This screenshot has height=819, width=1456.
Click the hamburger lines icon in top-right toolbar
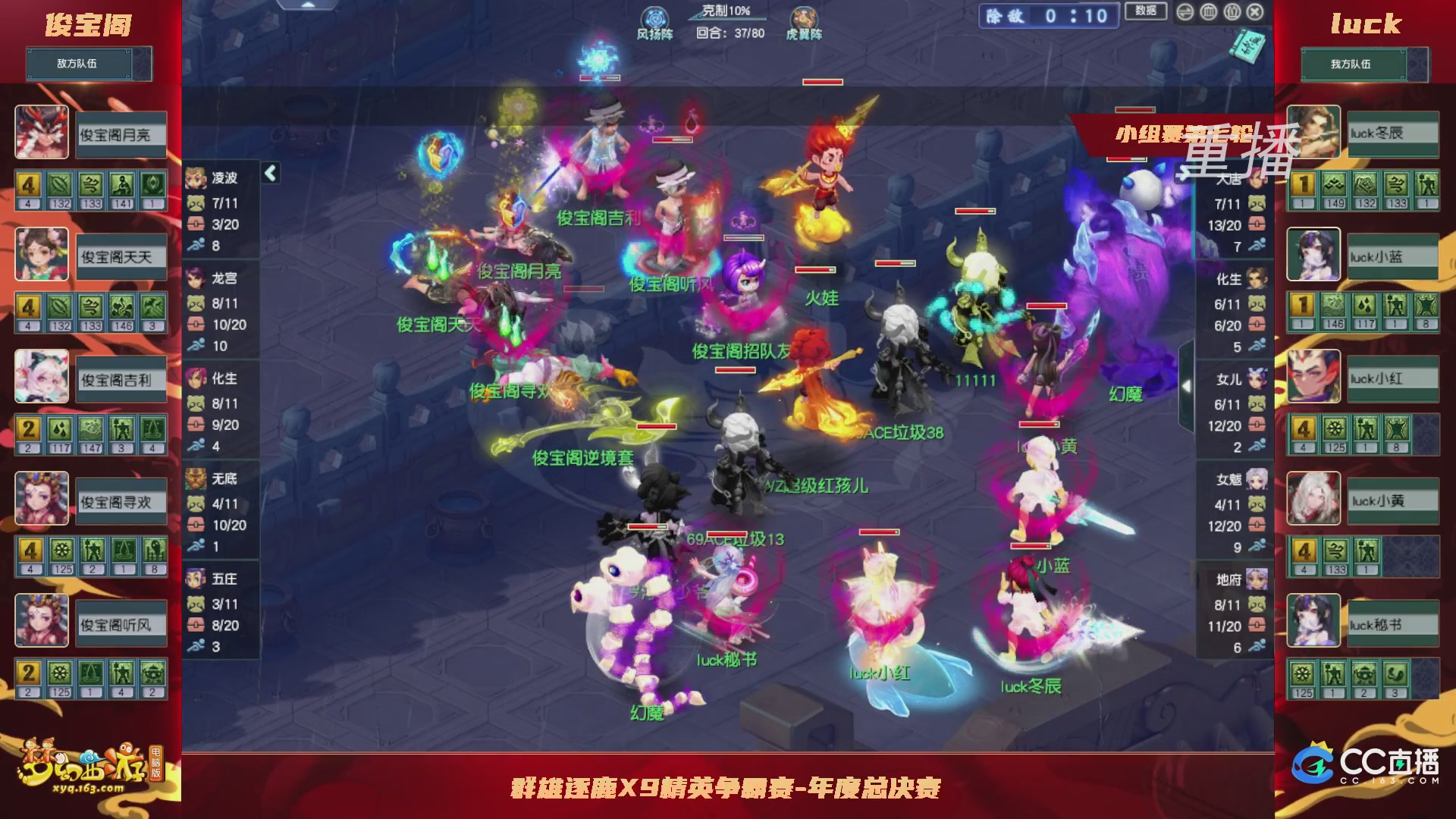(x=1185, y=12)
